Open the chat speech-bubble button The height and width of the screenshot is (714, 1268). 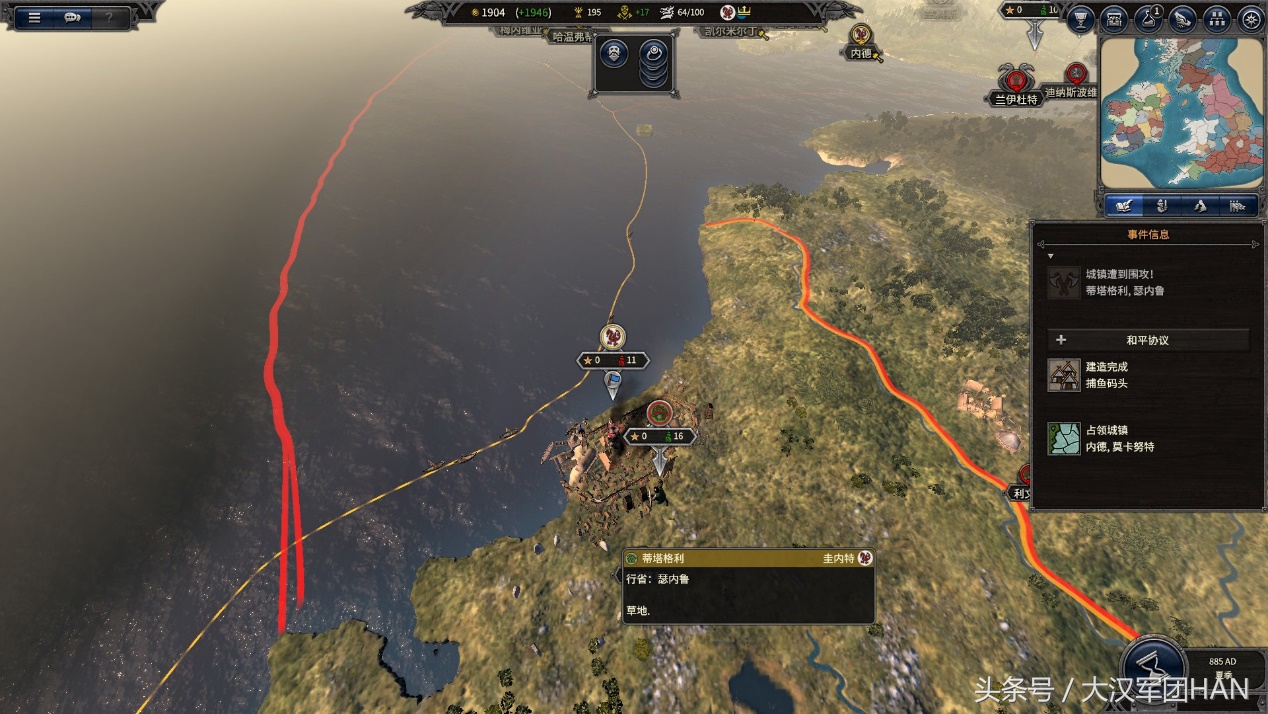coord(72,17)
